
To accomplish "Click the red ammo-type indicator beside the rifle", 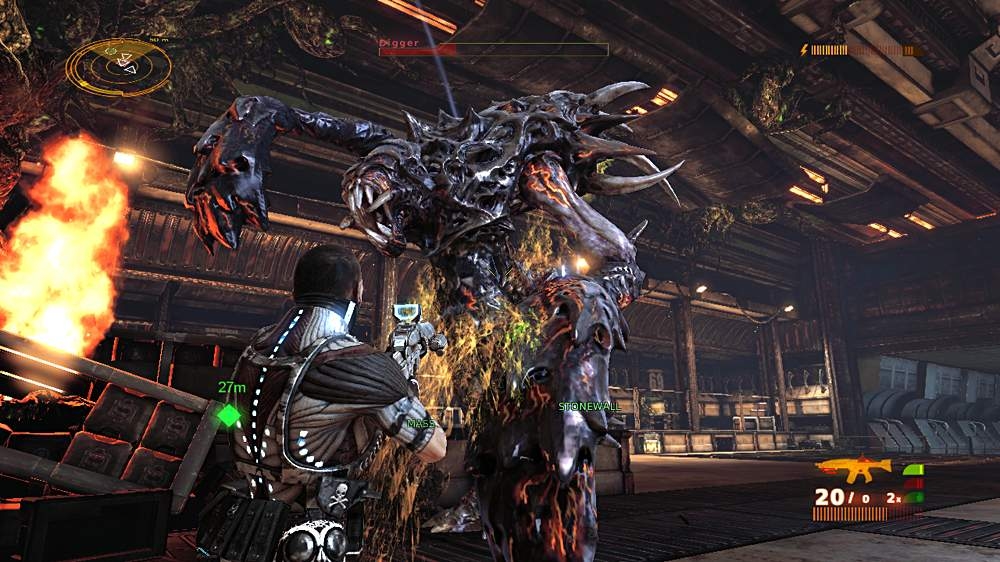I will pyautogui.click(x=913, y=484).
